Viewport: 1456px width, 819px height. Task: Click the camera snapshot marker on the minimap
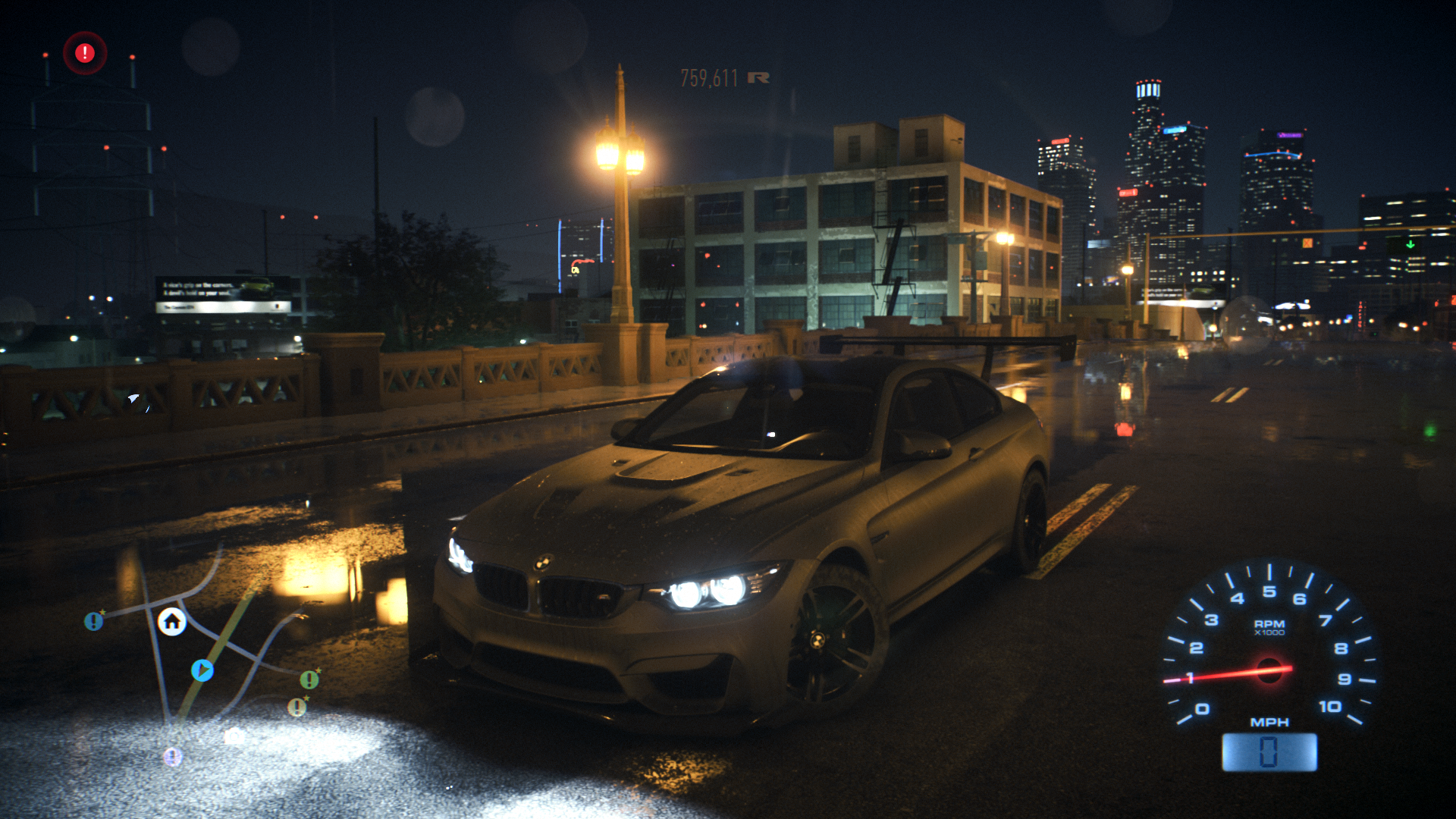coord(234,736)
